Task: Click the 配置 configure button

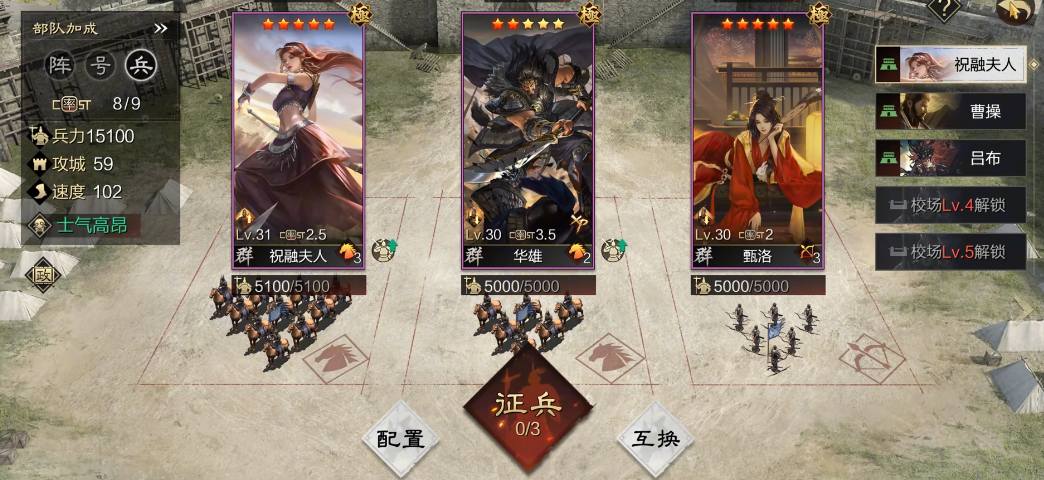Action: pyautogui.click(x=401, y=439)
